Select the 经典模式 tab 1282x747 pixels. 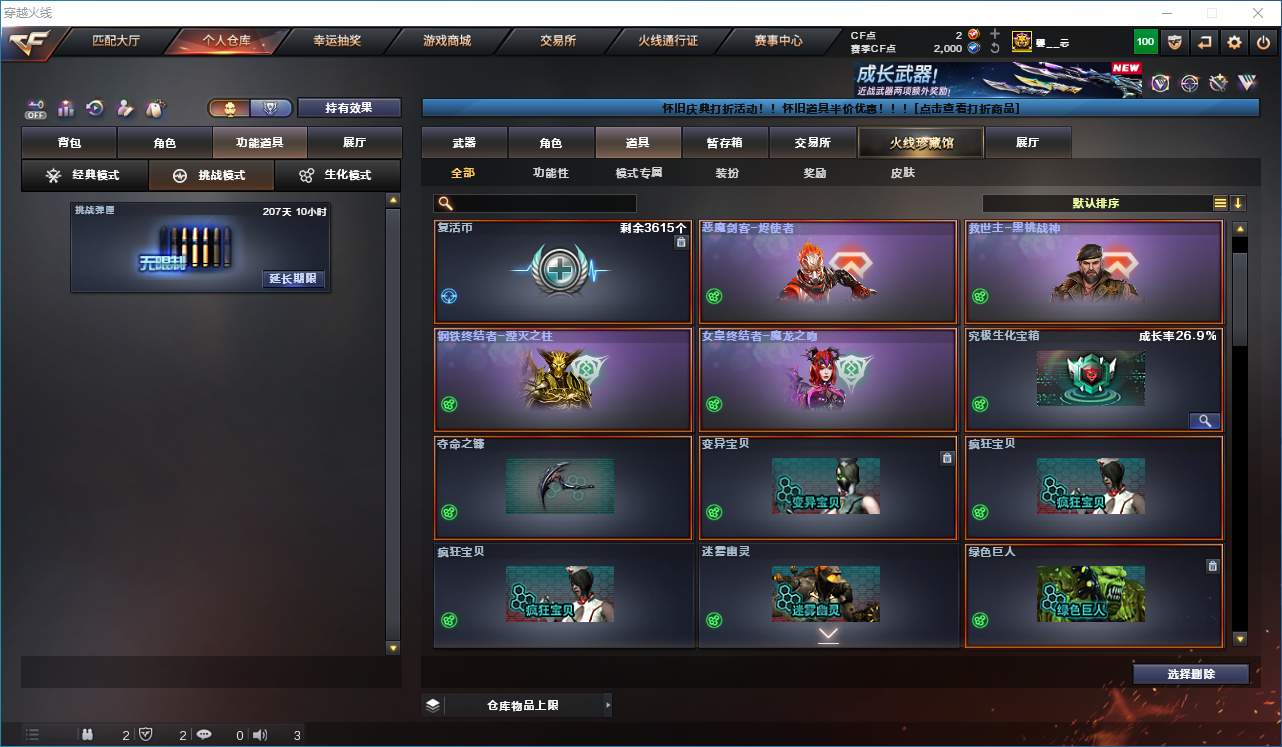[84, 175]
